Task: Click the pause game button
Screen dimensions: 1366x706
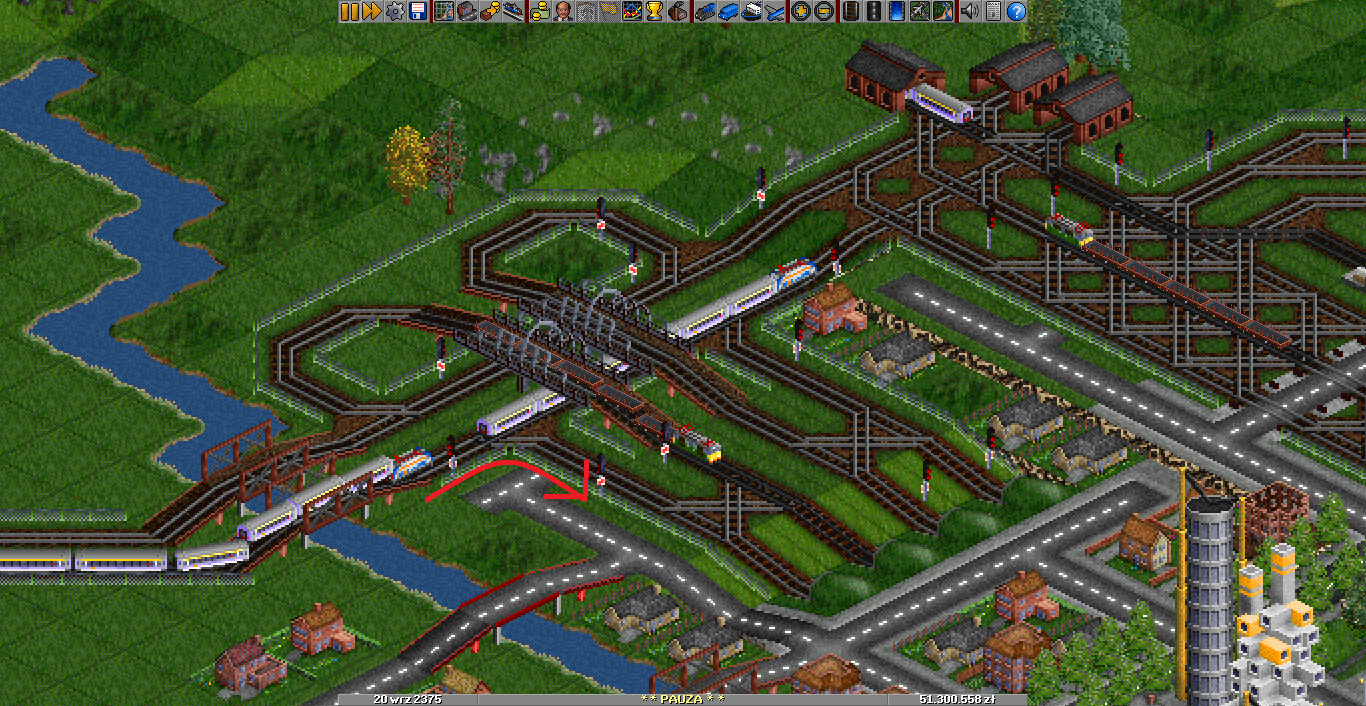Action: [x=349, y=11]
